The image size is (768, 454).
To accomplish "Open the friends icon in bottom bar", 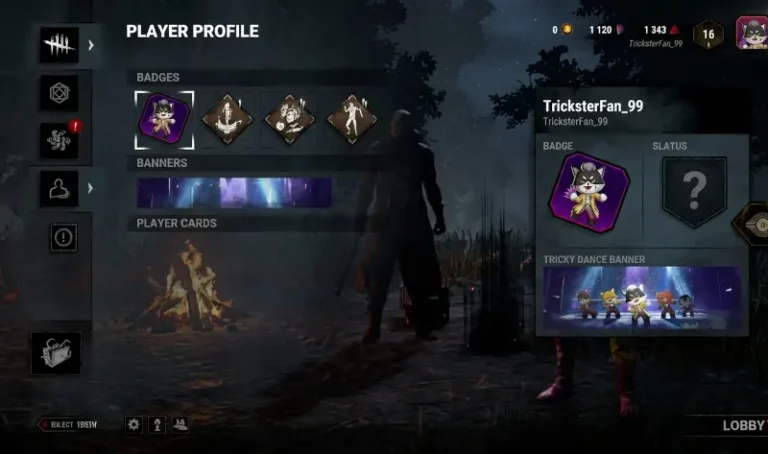I will pos(180,424).
